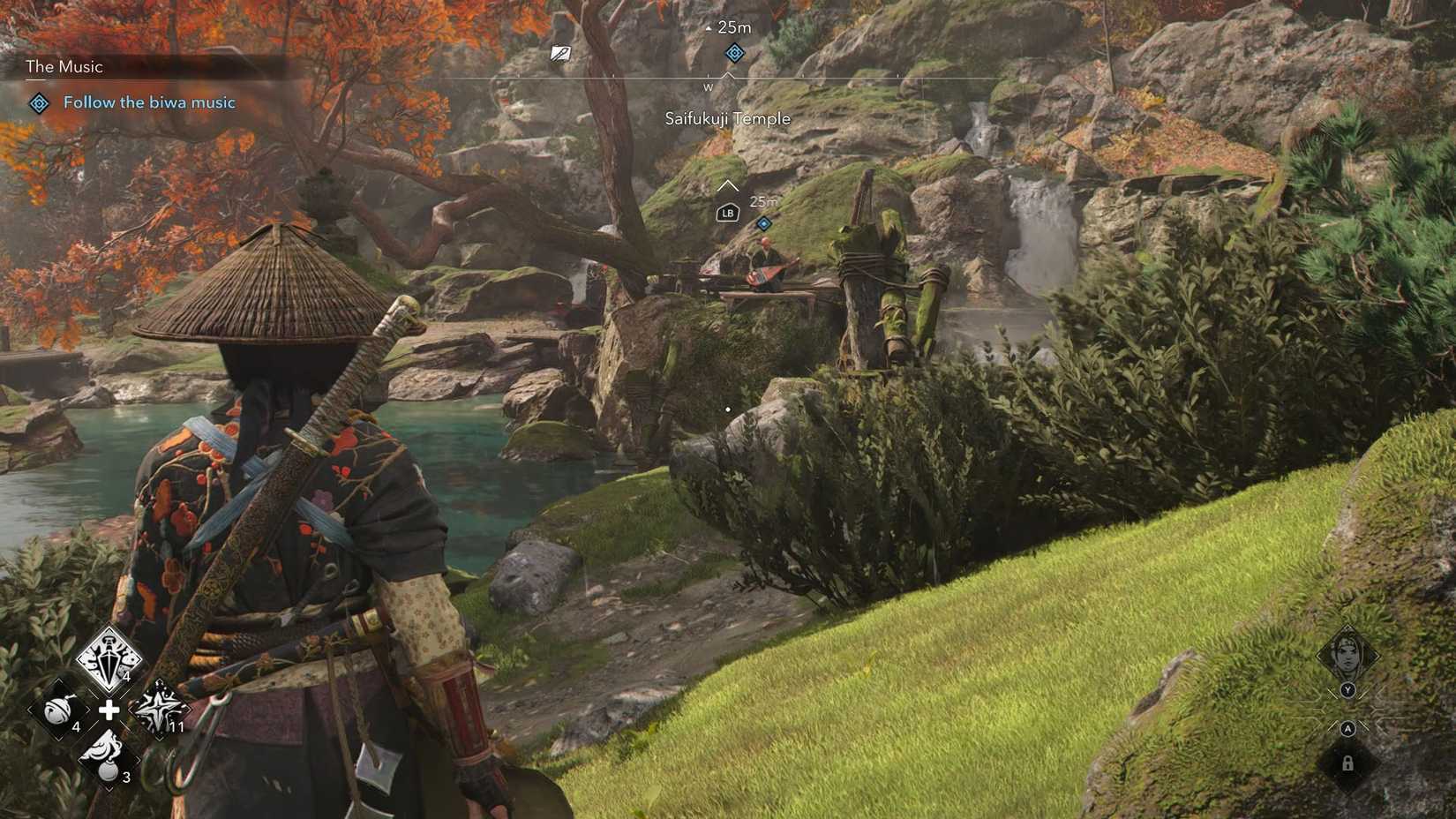Viewport: 1456px width, 819px height.
Task: Select The Music quest title
Action: click(63, 66)
